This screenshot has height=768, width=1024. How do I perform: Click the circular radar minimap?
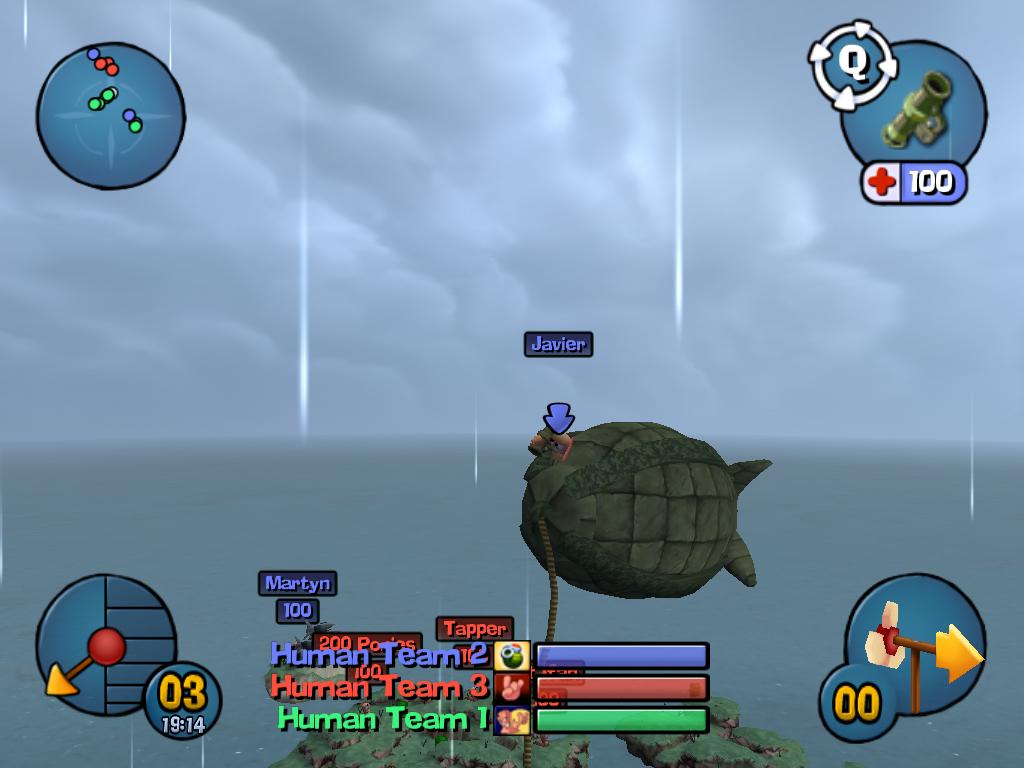[x=110, y=115]
